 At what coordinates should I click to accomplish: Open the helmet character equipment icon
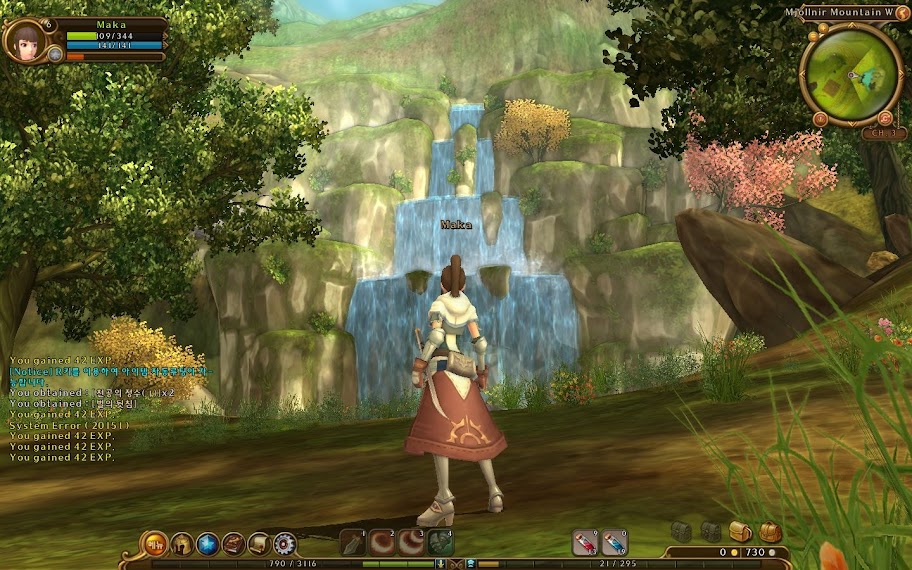(182, 544)
